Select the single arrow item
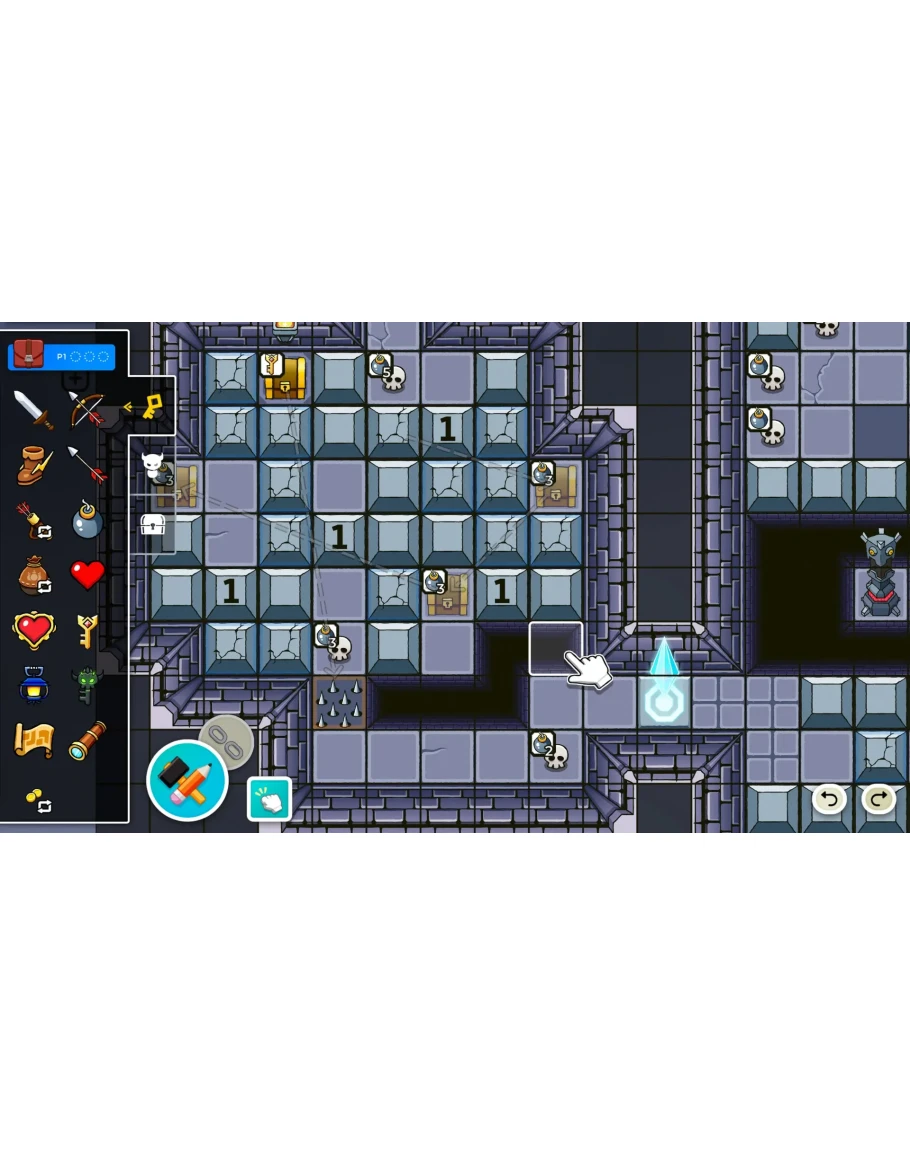910x1155 pixels. (87, 465)
